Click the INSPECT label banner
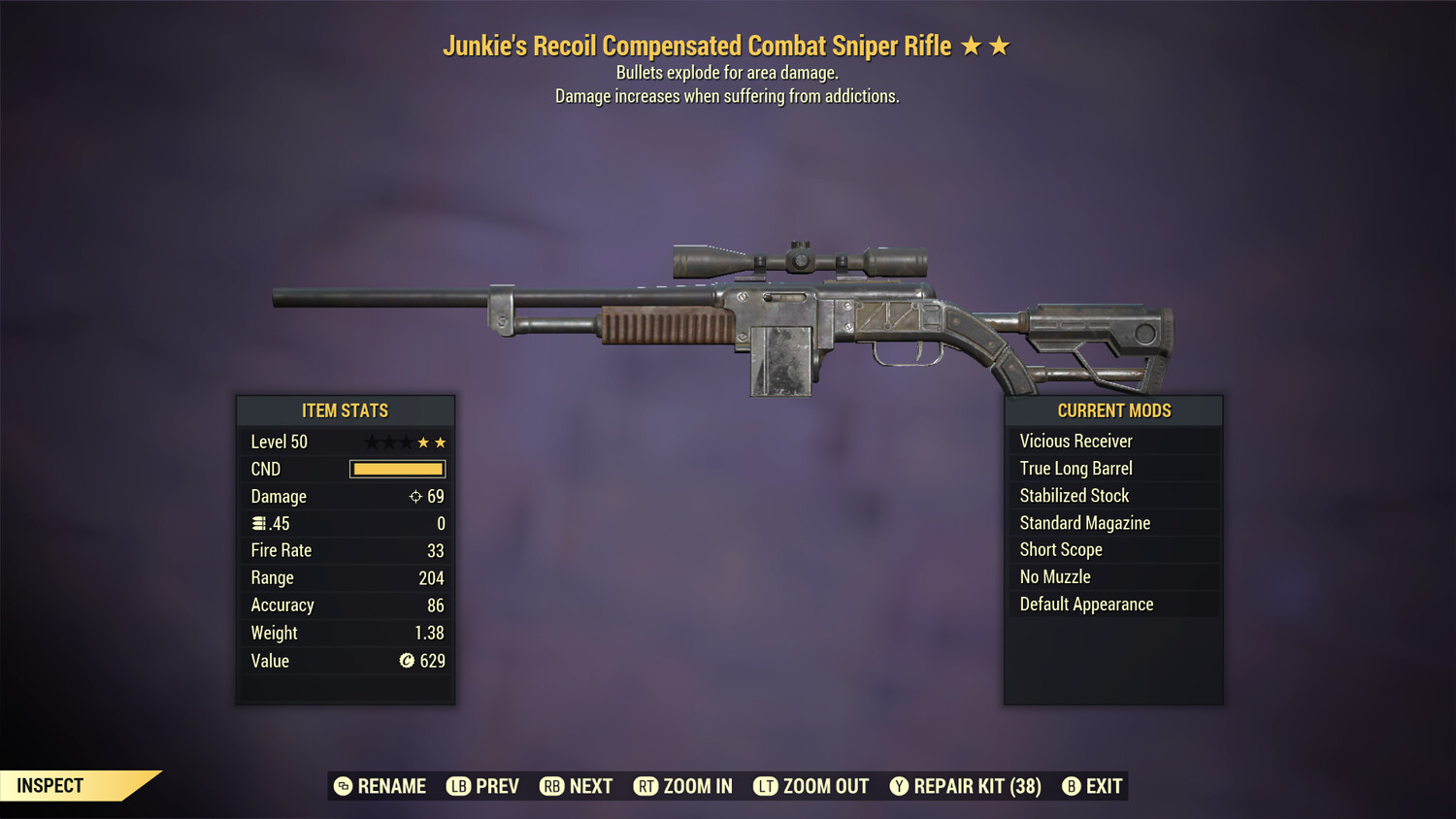The height and width of the screenshot is (819, 1456). pos(50,786)
